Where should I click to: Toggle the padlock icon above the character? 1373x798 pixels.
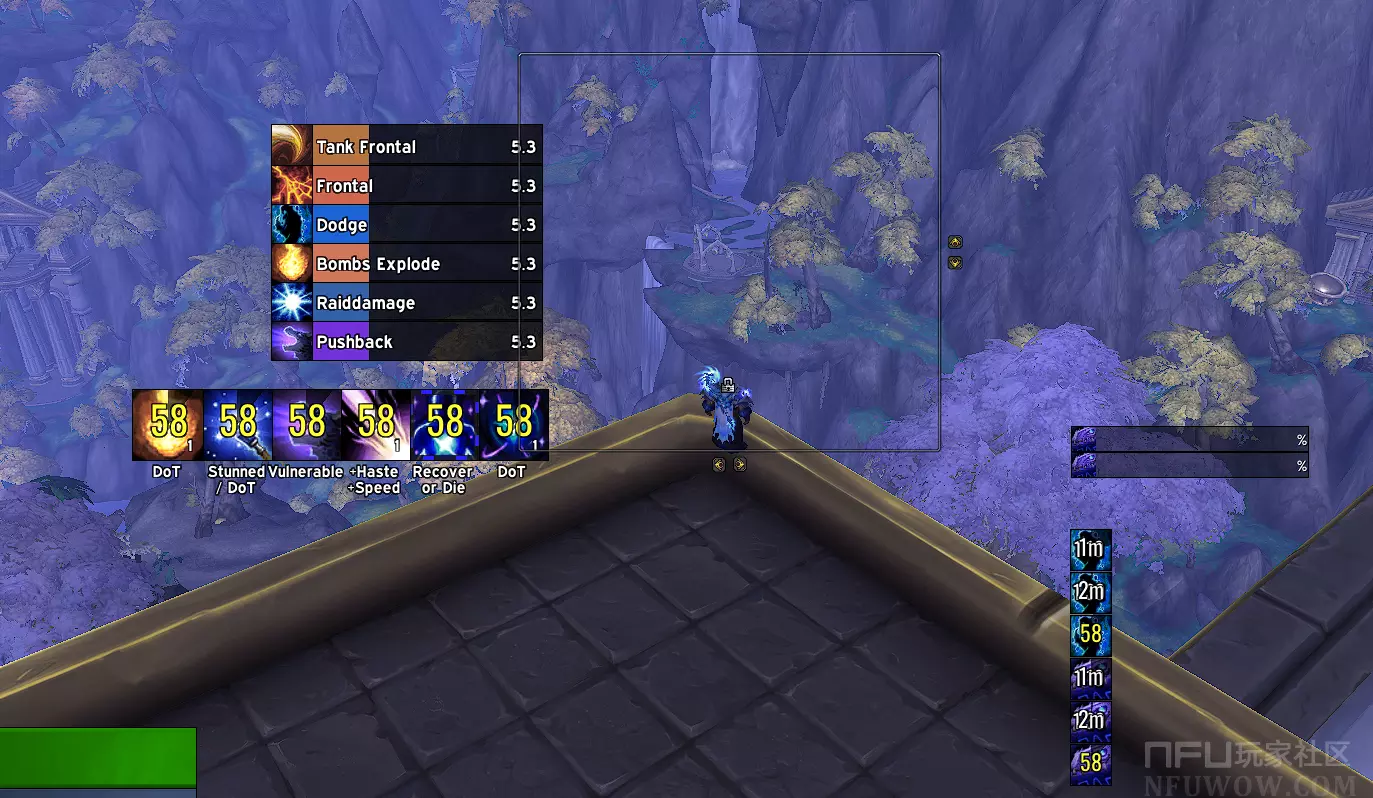730,383
